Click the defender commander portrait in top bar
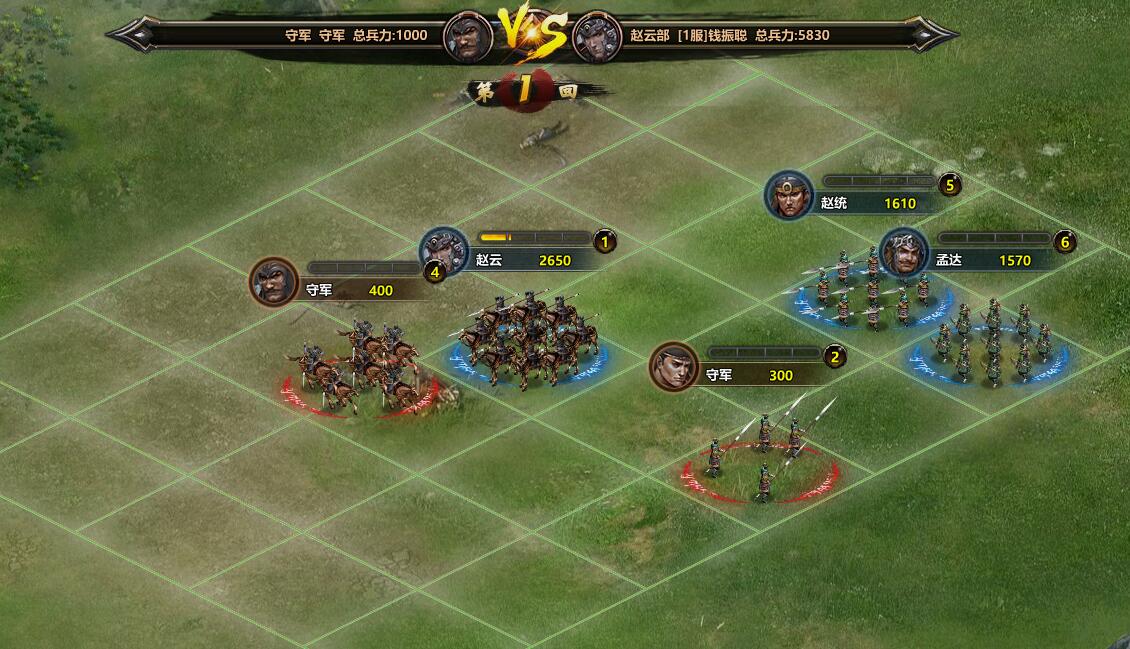This screenshot has height=649, width=1130. coord(468,36)
